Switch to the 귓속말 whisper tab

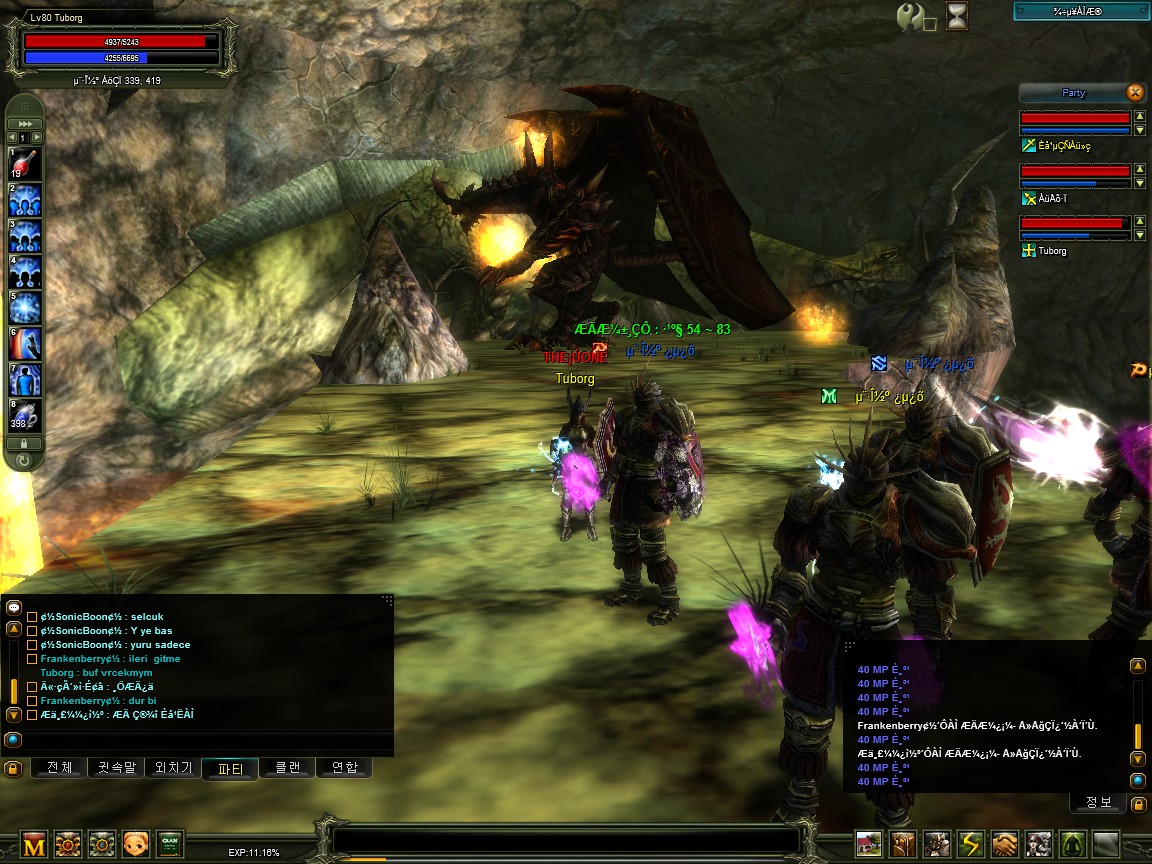pos(116,768)
